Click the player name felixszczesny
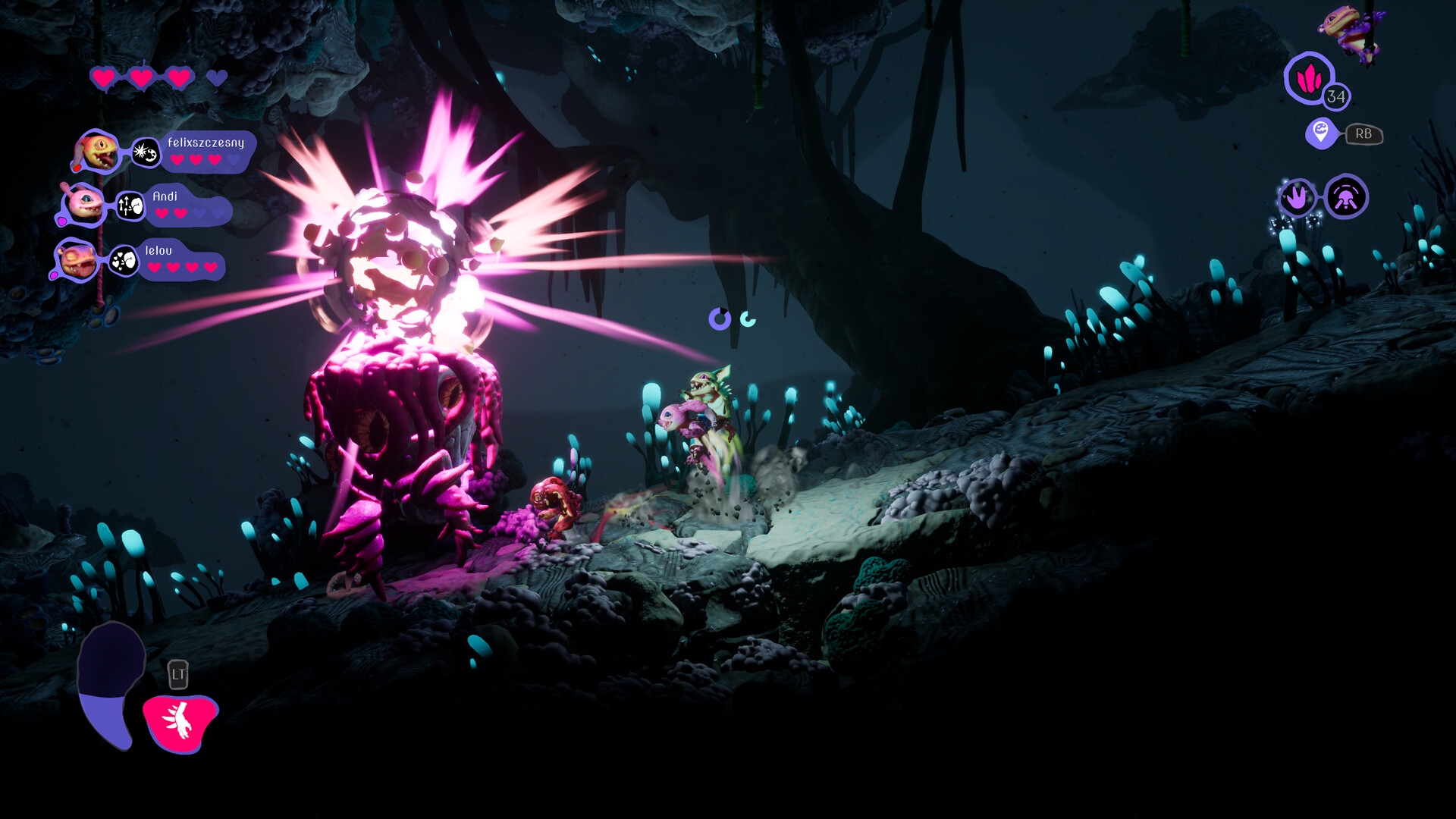Screen dimensions: 1456x819 pos(206,143)
